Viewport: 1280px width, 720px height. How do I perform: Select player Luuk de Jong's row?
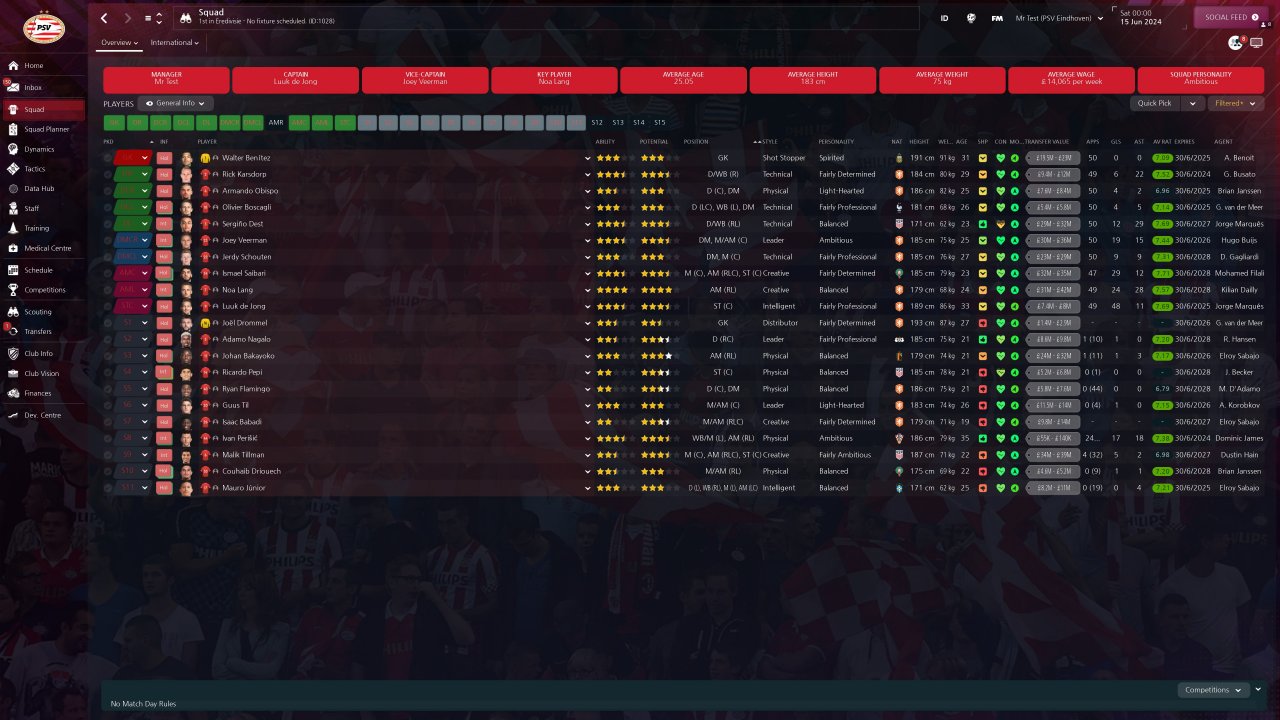tap(245, 306)
